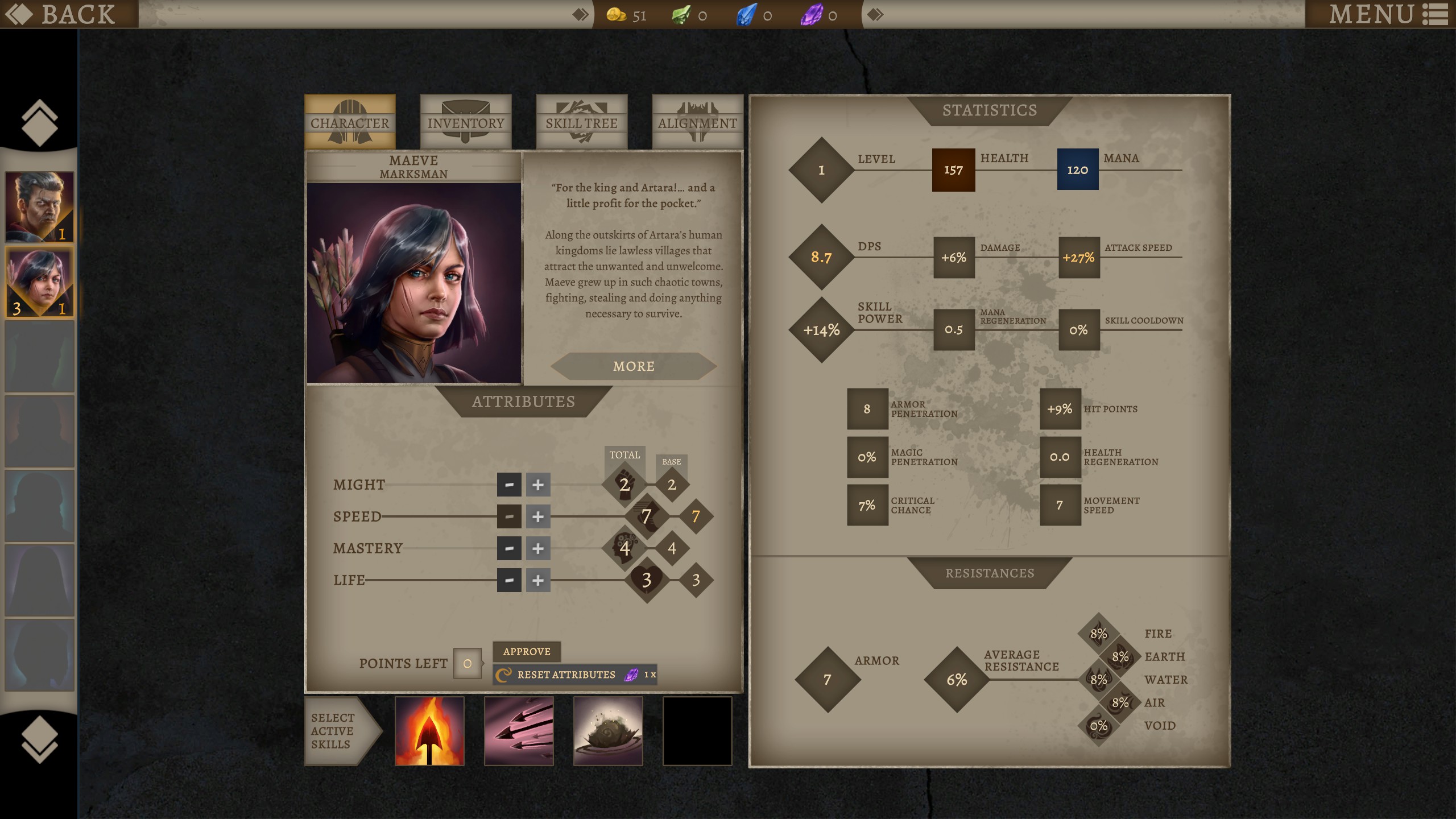Image resolution: width=1456 pixels, height=819 pixels.
Task: Show the Alignment tab
Action: [697, 122]
